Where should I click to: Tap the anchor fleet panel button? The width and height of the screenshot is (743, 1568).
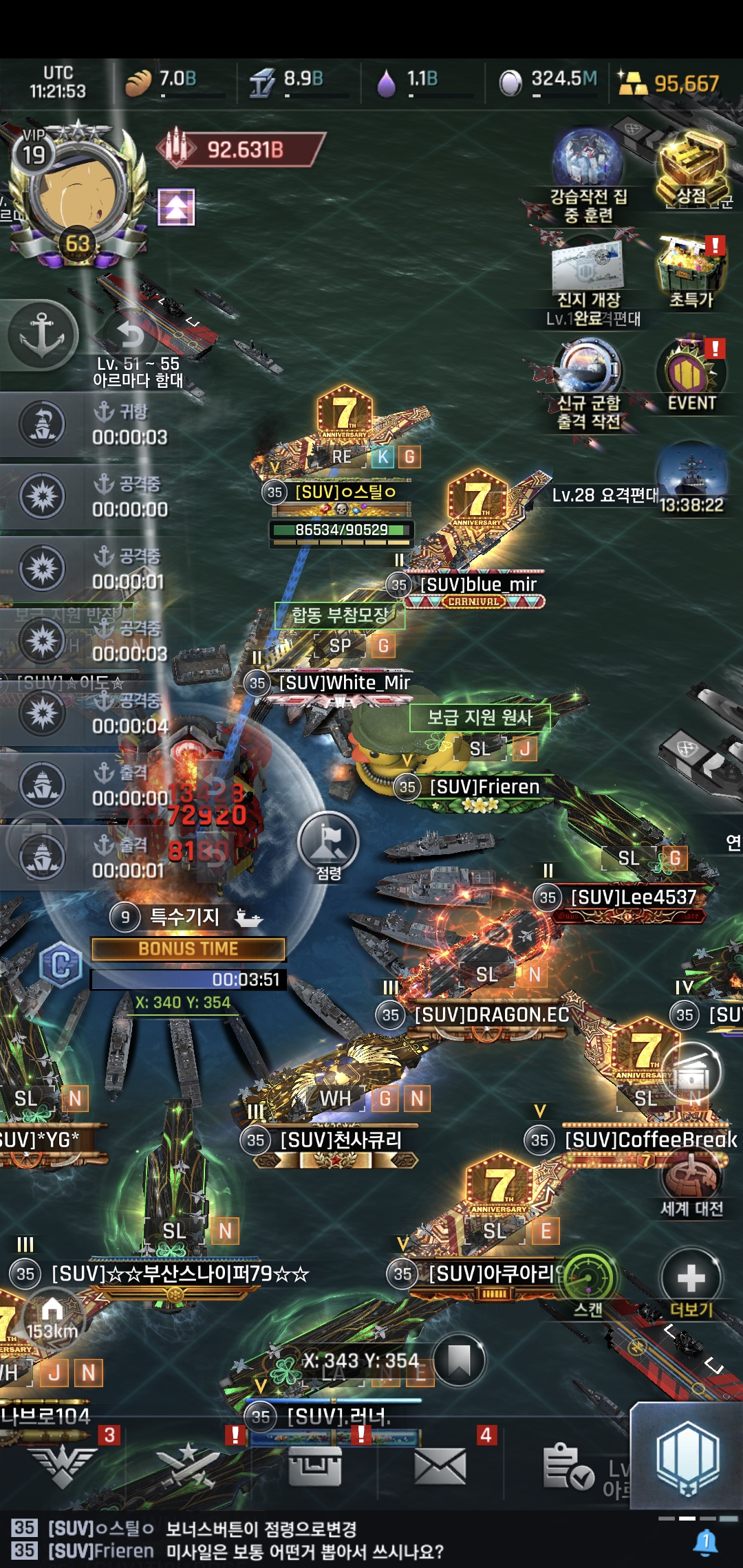(41, 336)
